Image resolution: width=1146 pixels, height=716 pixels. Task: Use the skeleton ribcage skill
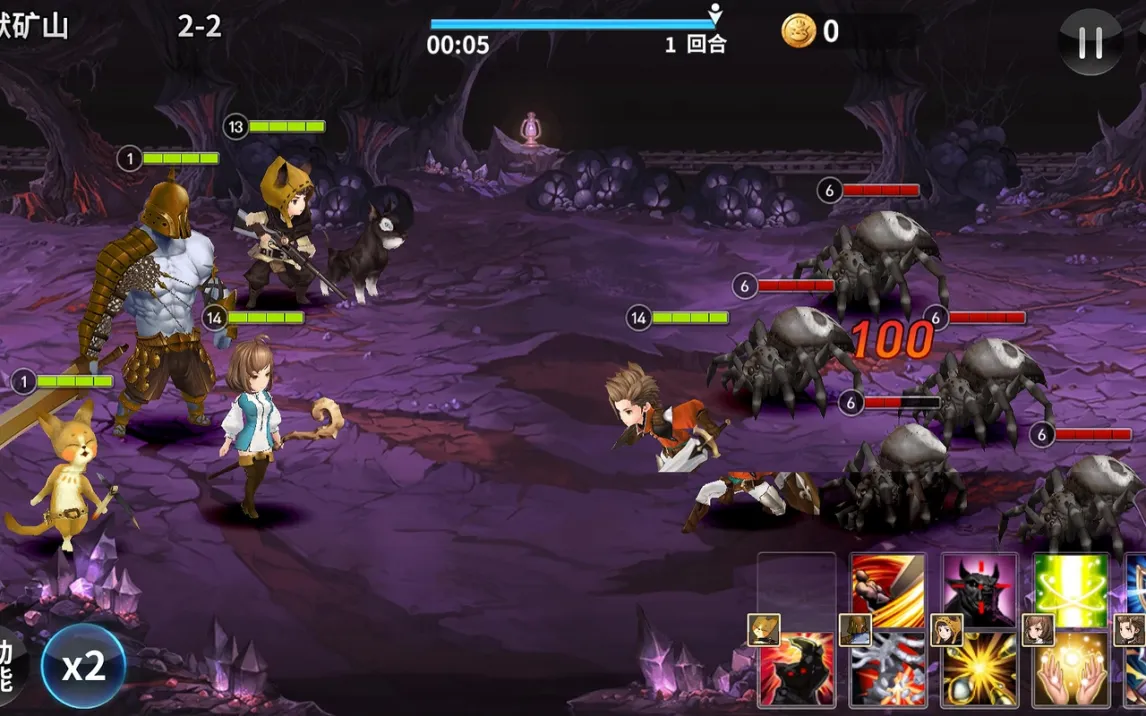pos(888,670)
